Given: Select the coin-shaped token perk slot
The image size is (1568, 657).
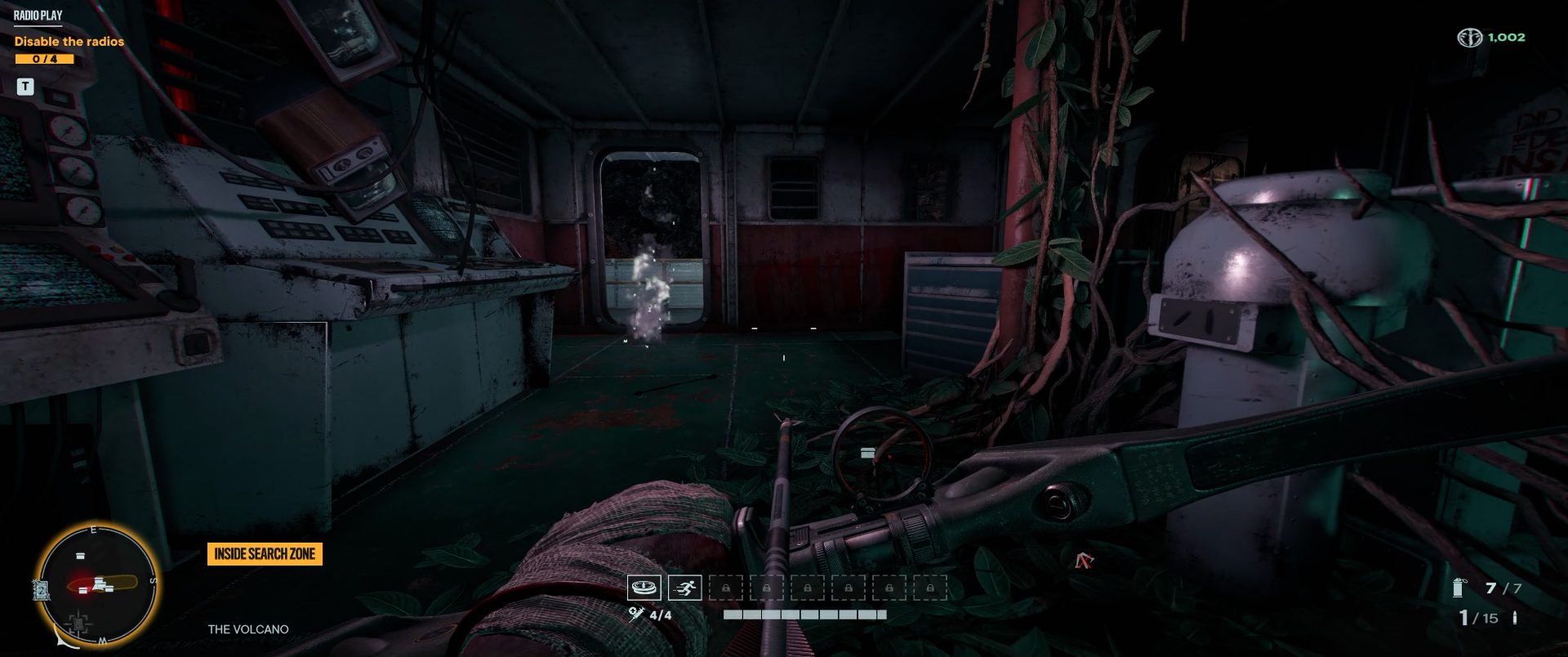Looking at the screenshot, I should pos(644,588).
